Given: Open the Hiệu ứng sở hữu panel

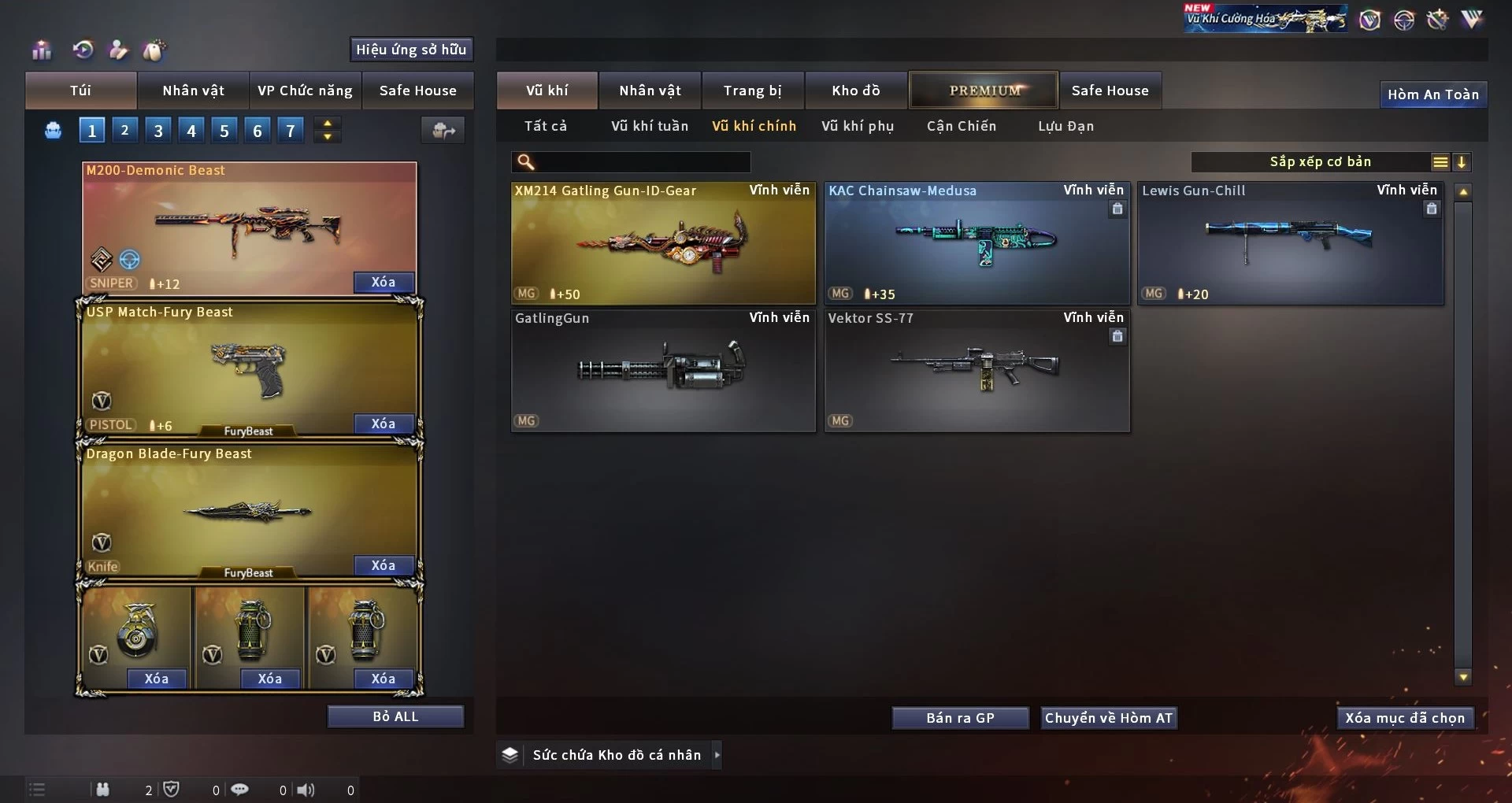Looking at the screenshot, I should pyautogui.click(x=410, y=50).
